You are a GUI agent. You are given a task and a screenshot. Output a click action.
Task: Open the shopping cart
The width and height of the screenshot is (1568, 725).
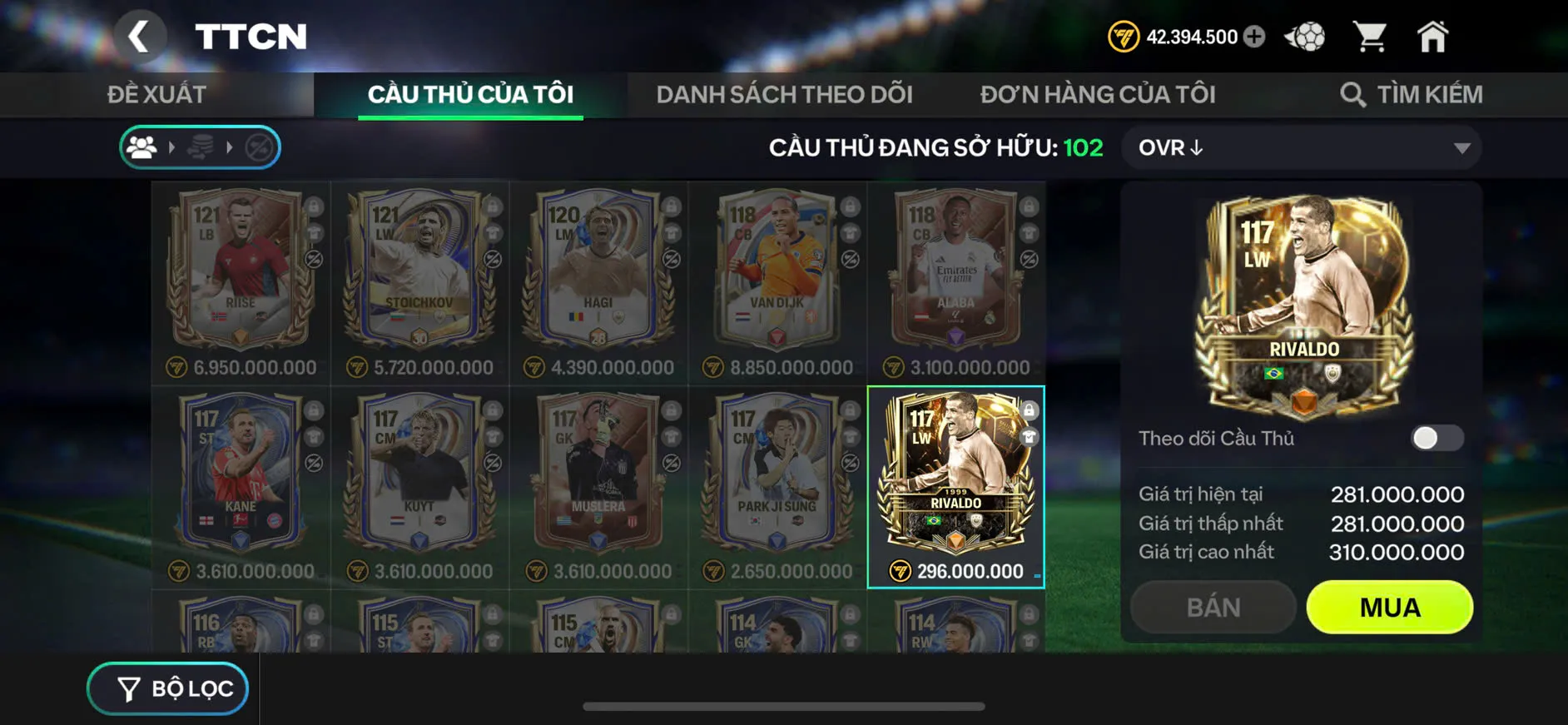click(1371, 36)
